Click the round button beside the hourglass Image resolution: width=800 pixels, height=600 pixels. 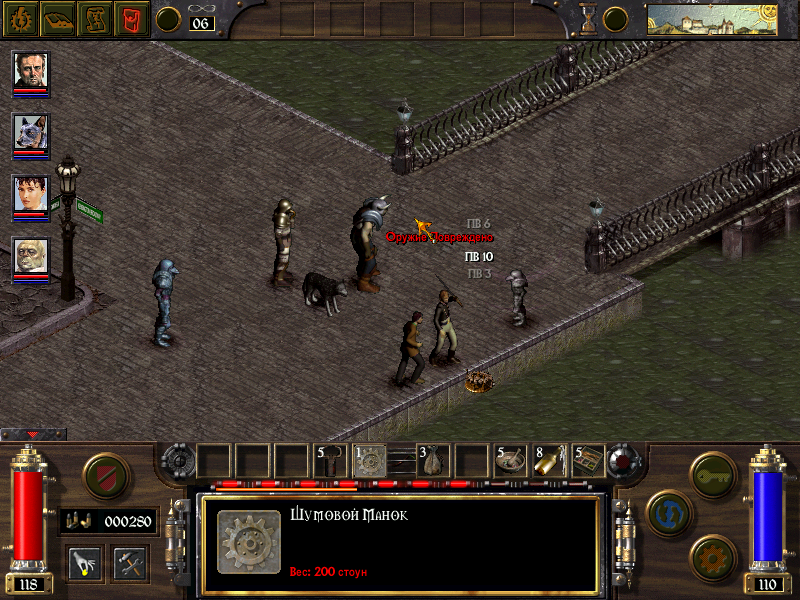616,18
